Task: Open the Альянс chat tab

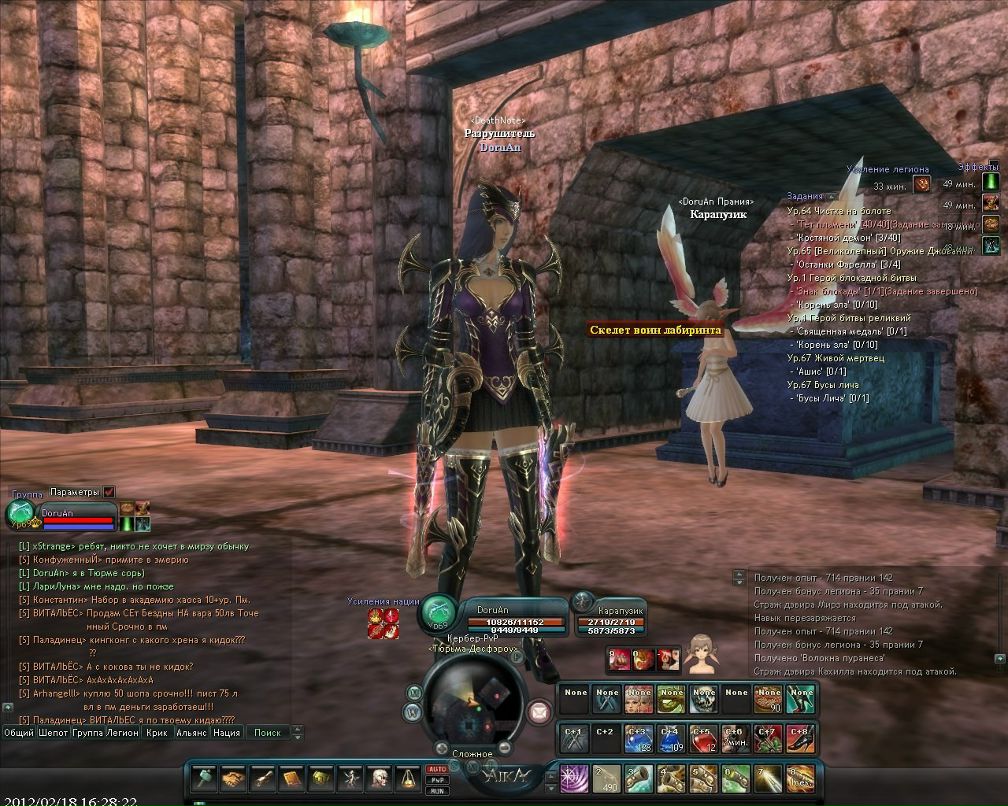Action: (x=191, y=732)
